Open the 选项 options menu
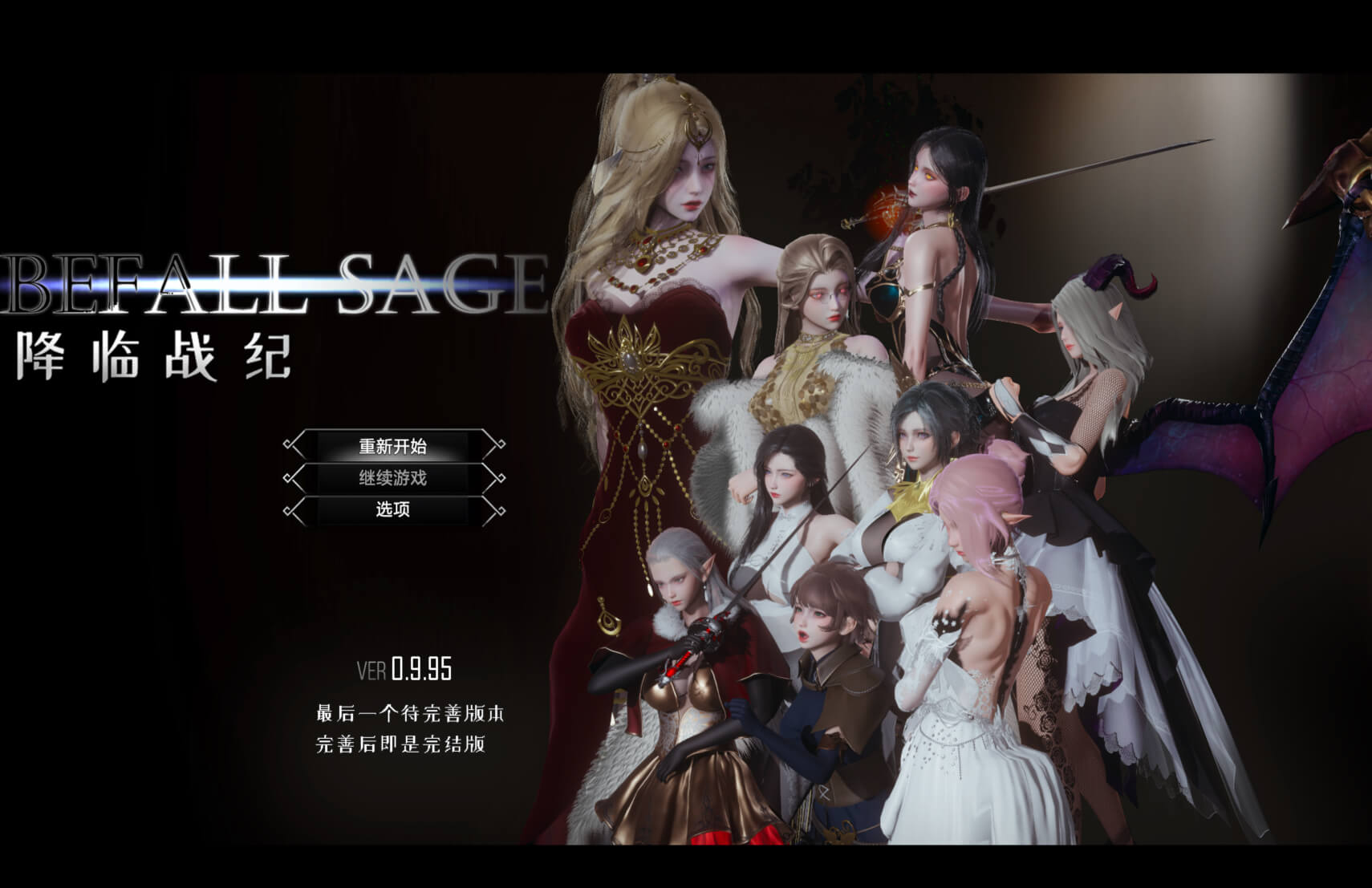This screenshot has width=1372, height=888. (393, 509)
